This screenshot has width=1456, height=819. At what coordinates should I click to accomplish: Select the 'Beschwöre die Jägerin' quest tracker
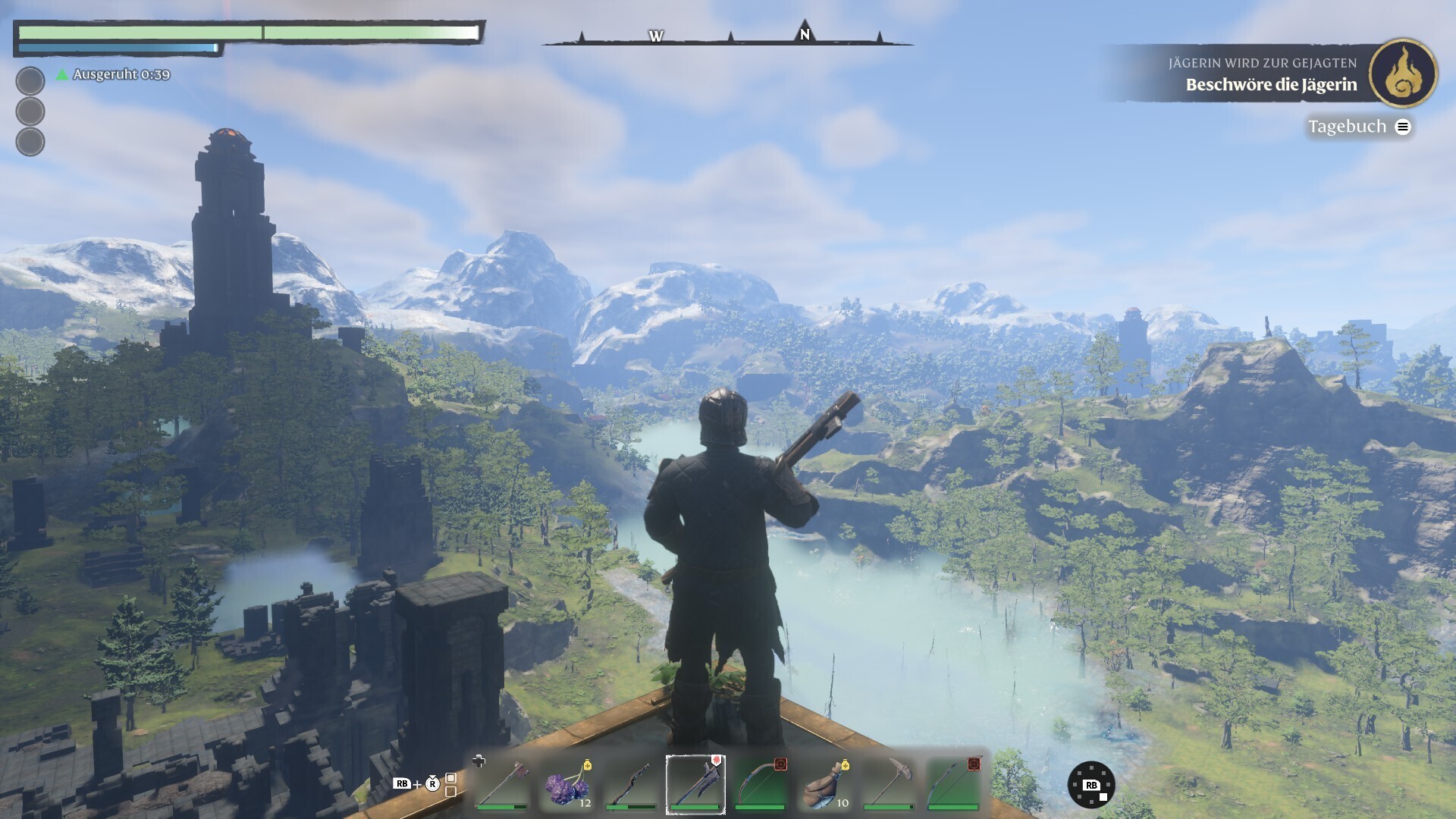[1271, 84]
